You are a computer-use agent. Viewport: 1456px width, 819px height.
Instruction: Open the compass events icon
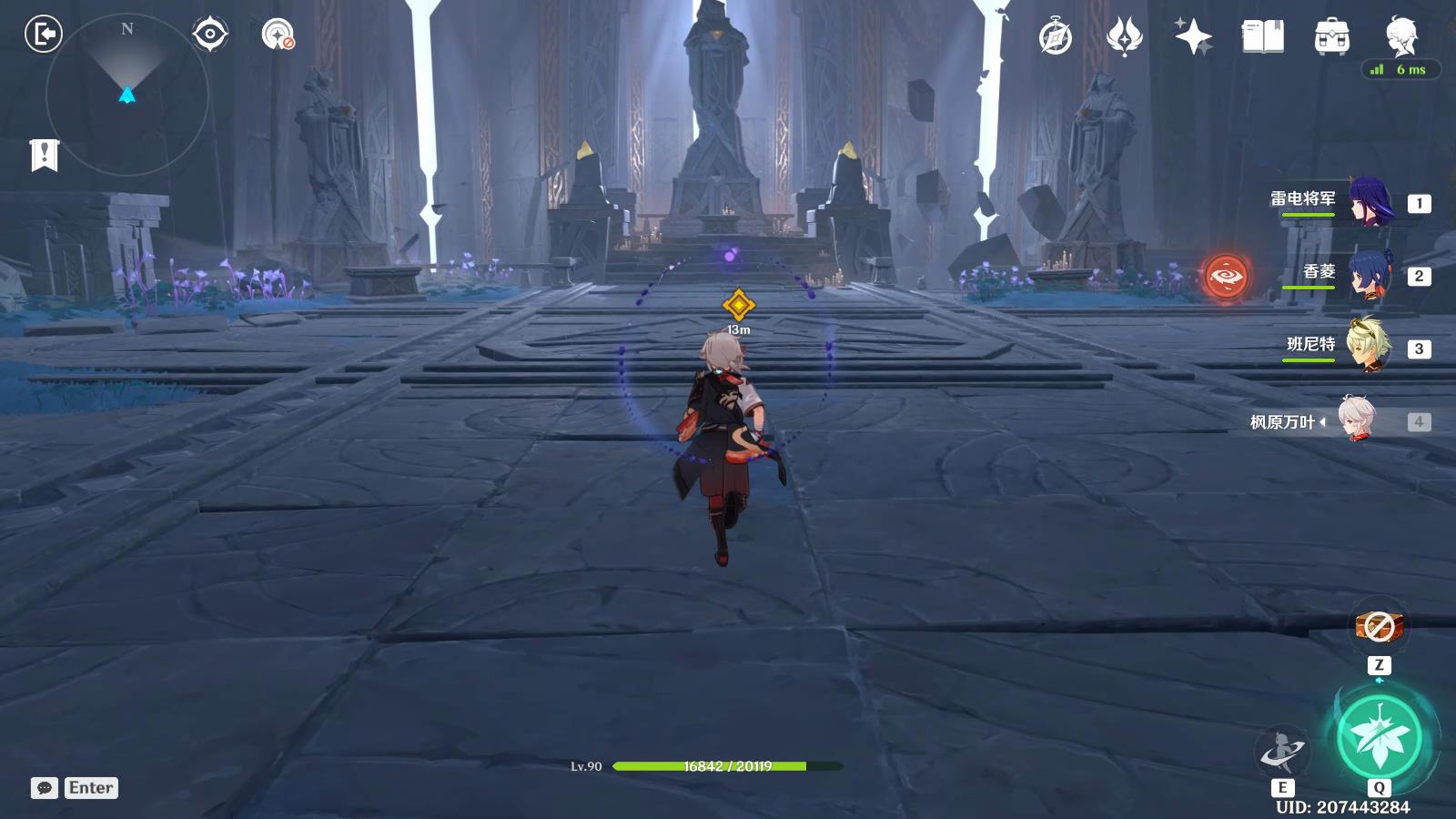point(1056,37)
